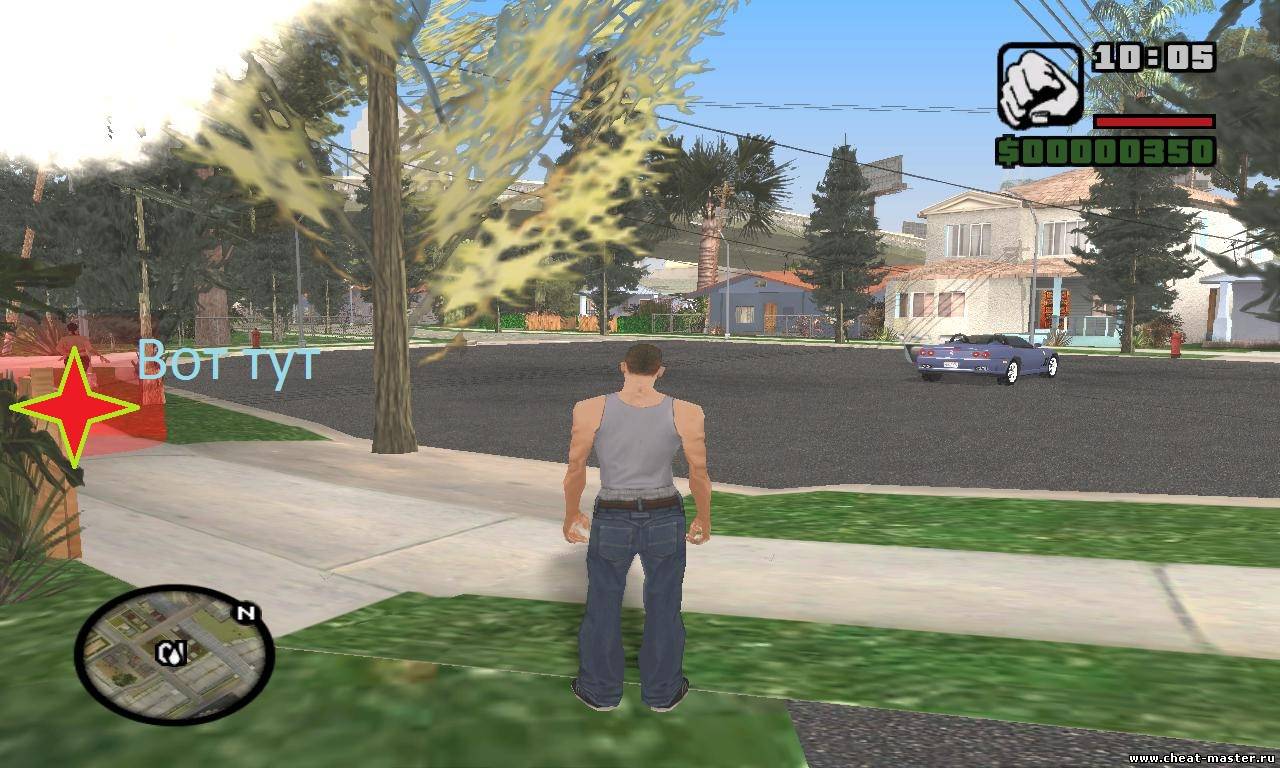The width and height of the screenshot is (1280, 768).
Task: Open the circular radar minimap
Action: (175, 655)
